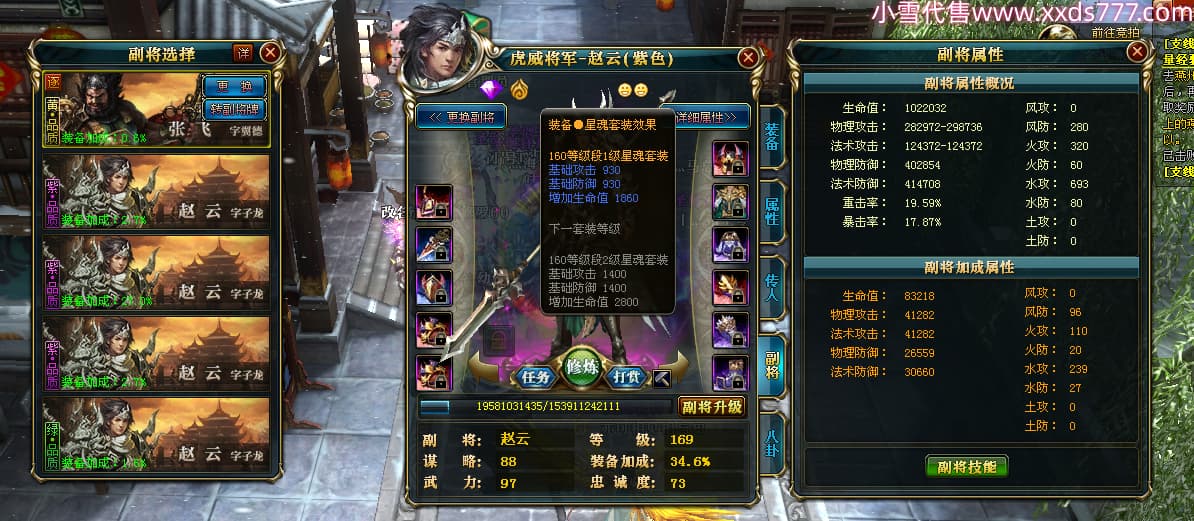
Task: Switch to the 传人 tab
Action: click(771, 285)
